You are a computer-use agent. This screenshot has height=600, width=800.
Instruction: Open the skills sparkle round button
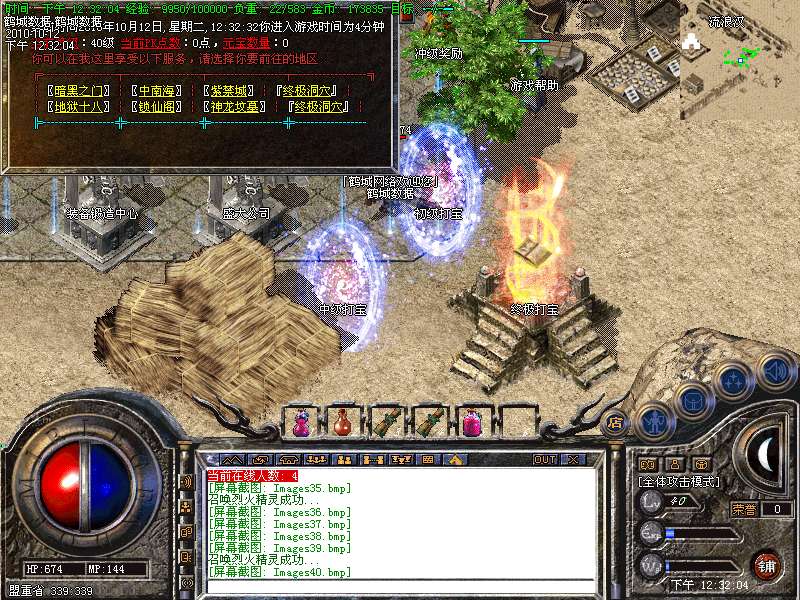733,381
